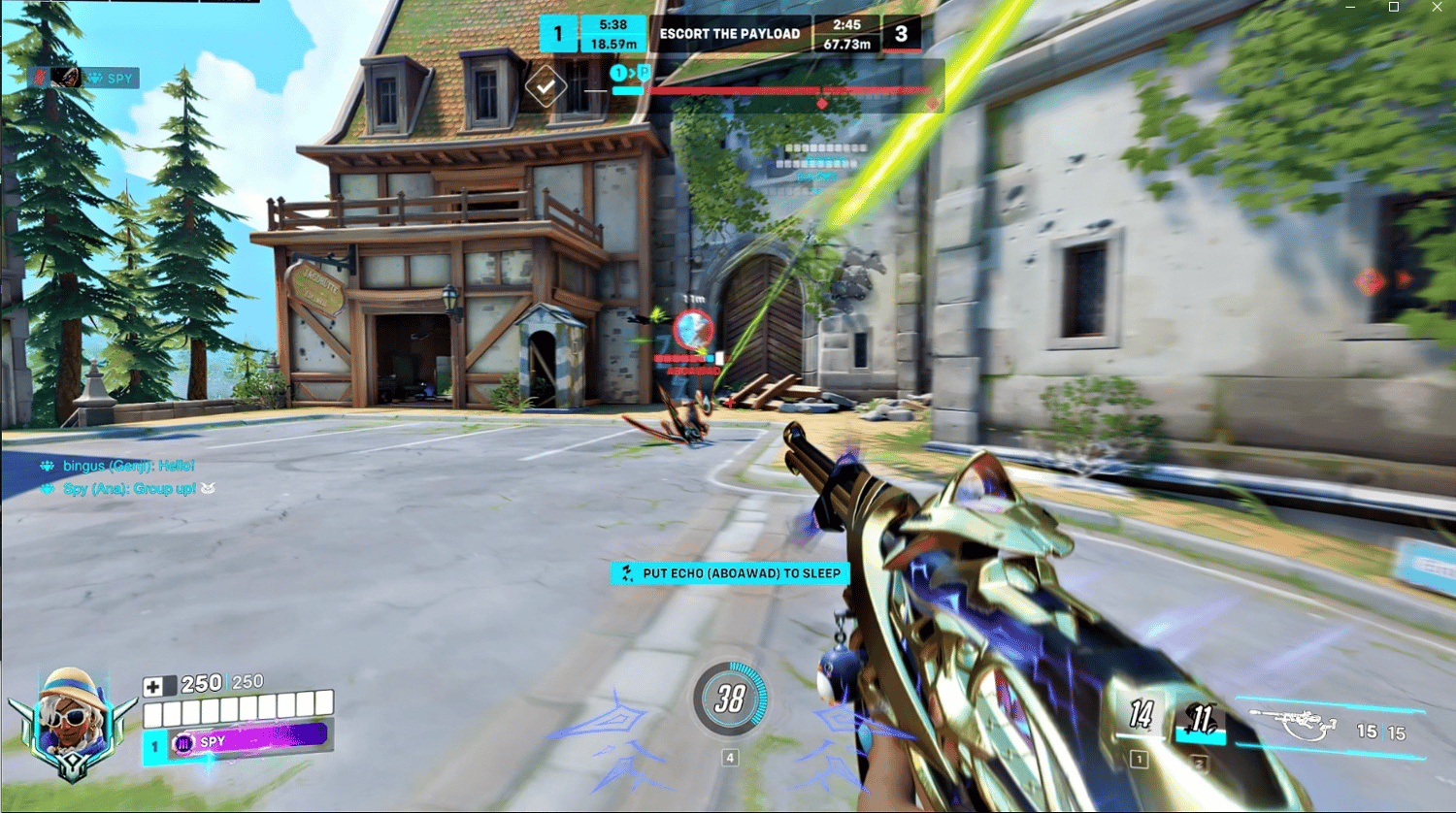Screen dimensions: 1456x813
Task: Select Spy (Ana) Group up chat line
Action: [x=129, y=489]
